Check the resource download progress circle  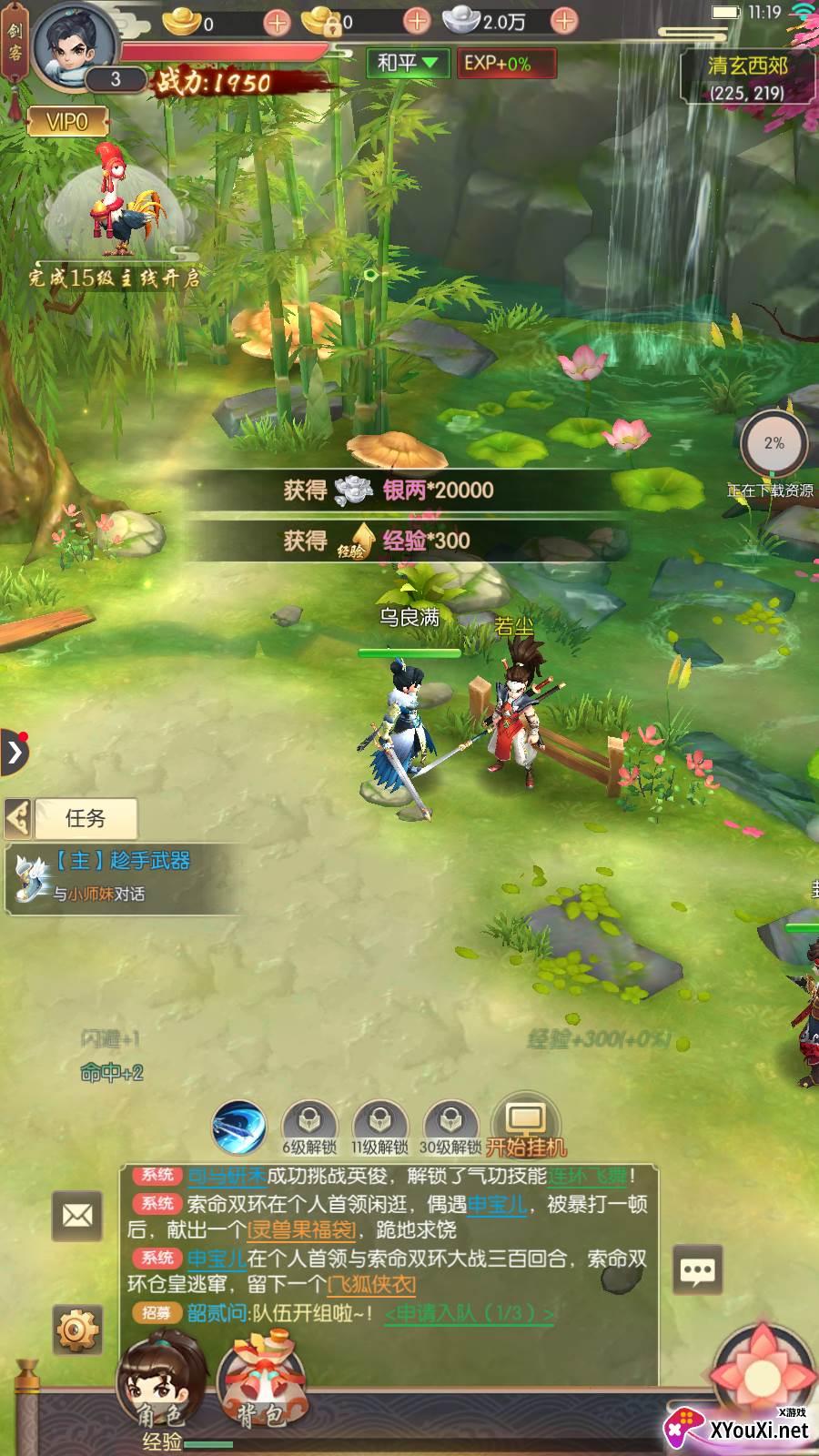pos(773,444)
